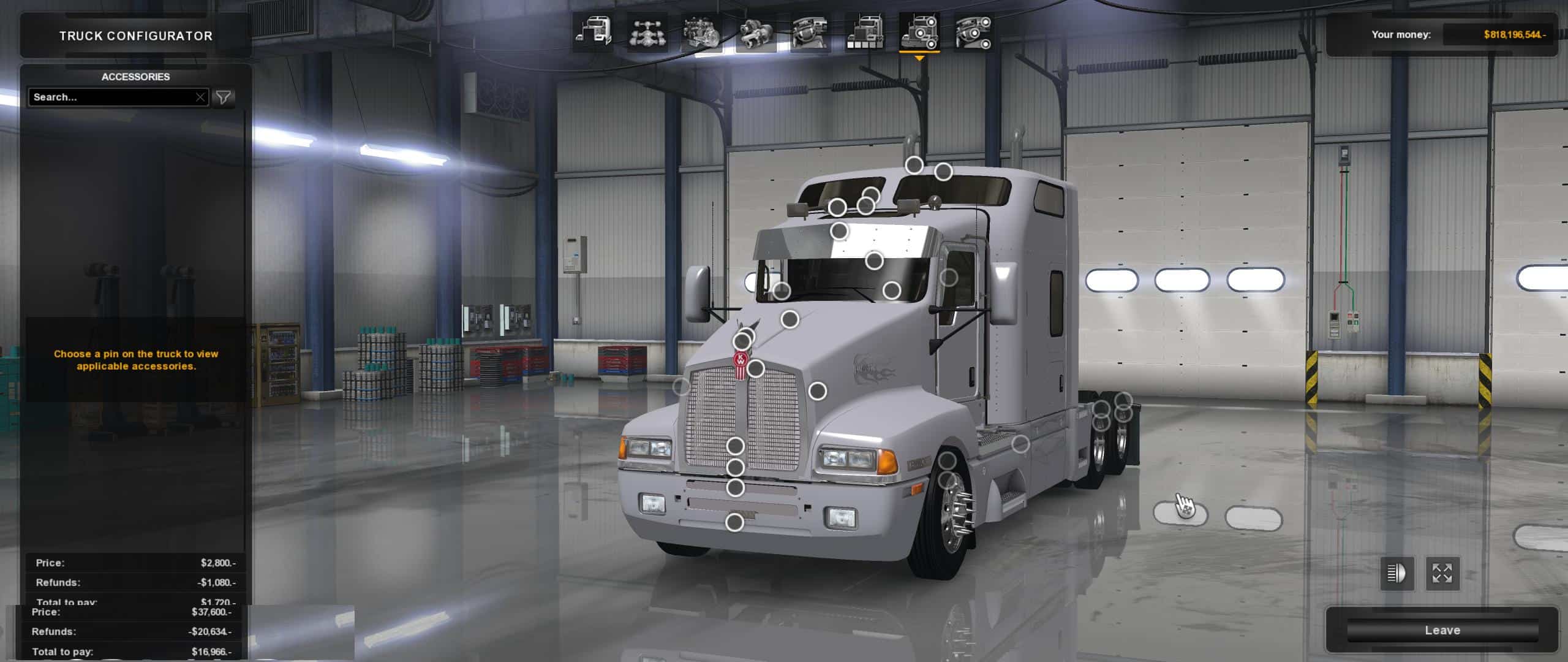The image size is (1568, 662).
Task: Select the pin on the sun visor
Action: (839, 231)
